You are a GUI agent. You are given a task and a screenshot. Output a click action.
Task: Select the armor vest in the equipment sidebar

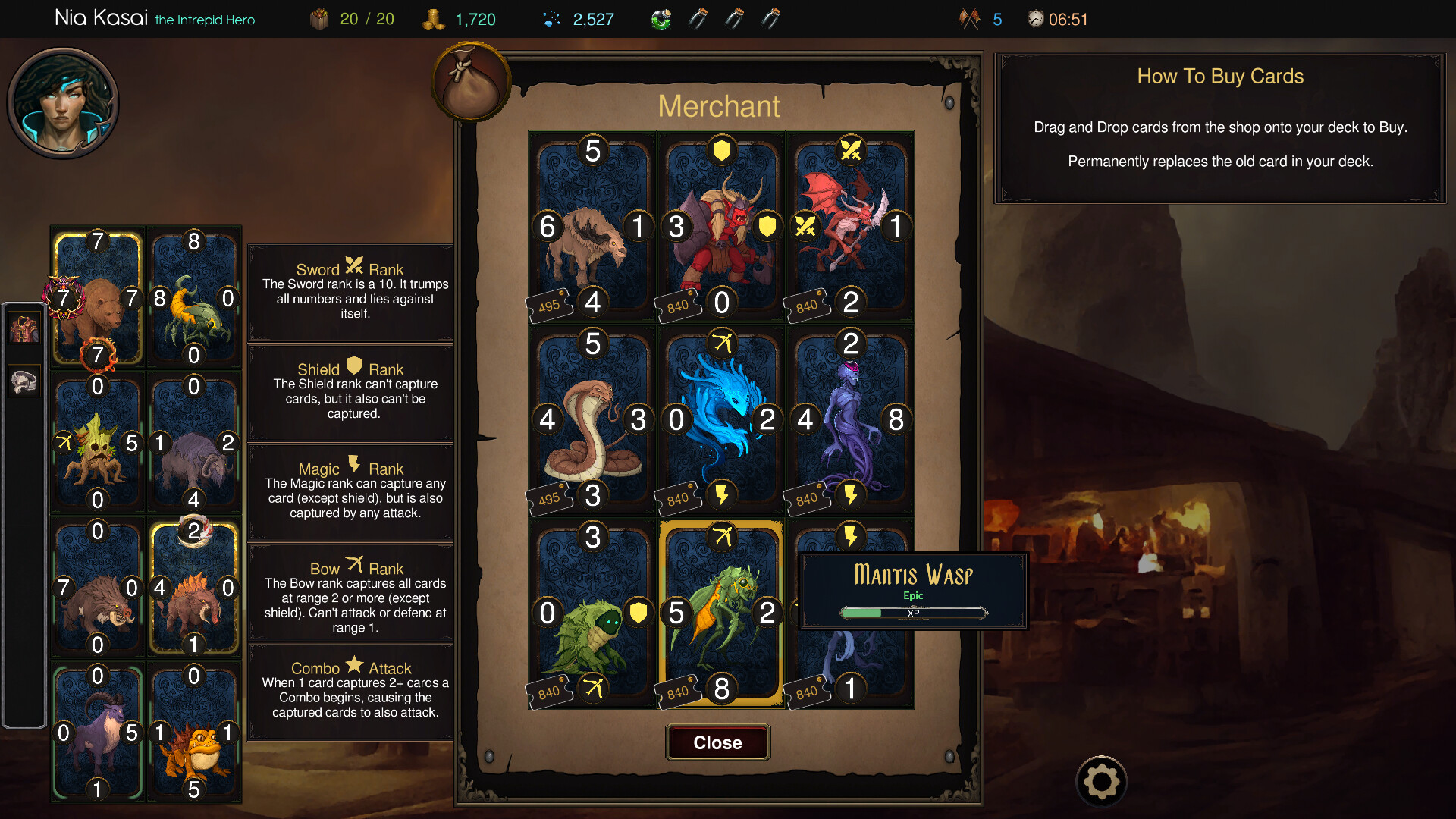click(24, 327)
